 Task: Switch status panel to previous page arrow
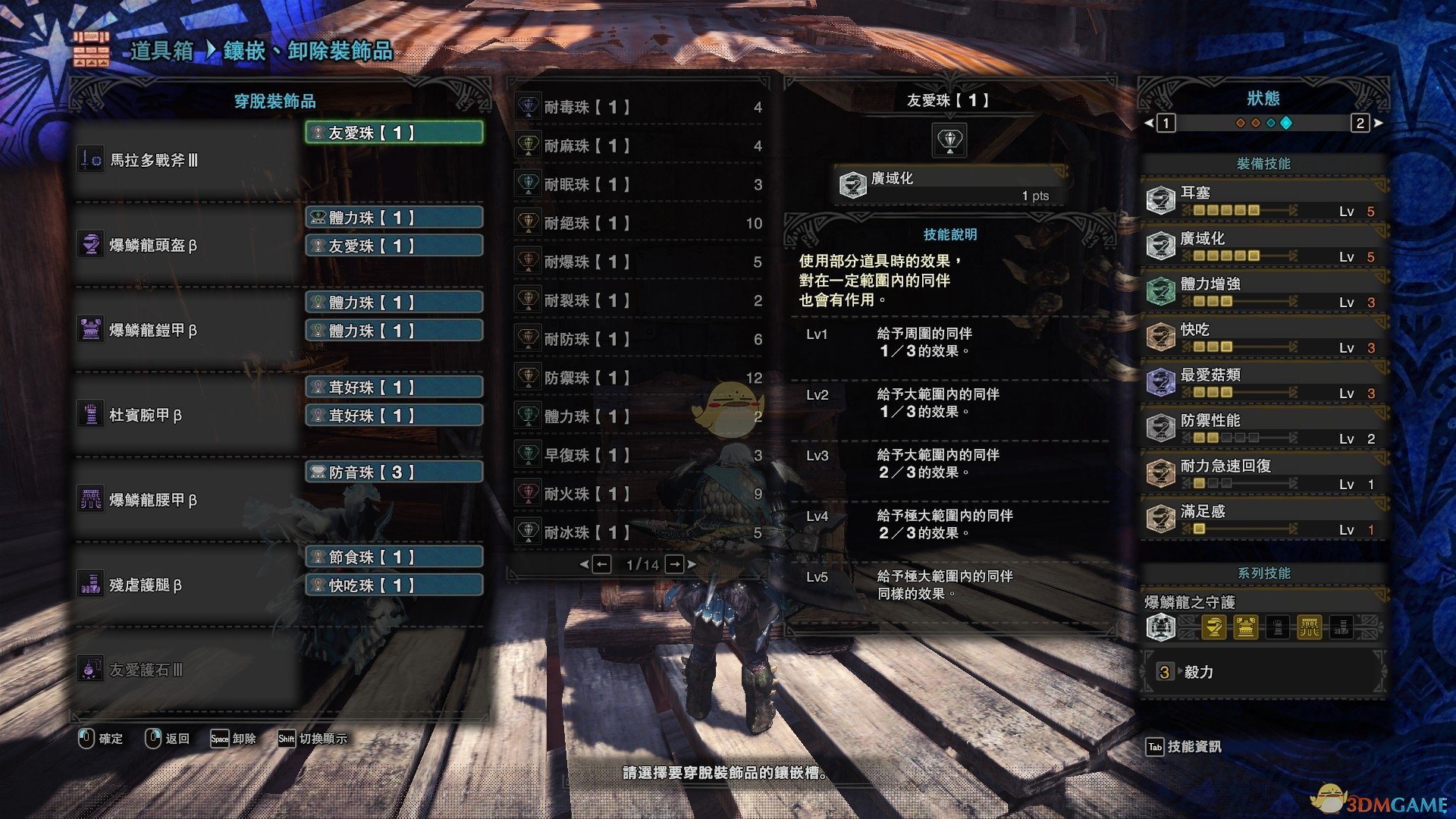(x=1149, y=123)
